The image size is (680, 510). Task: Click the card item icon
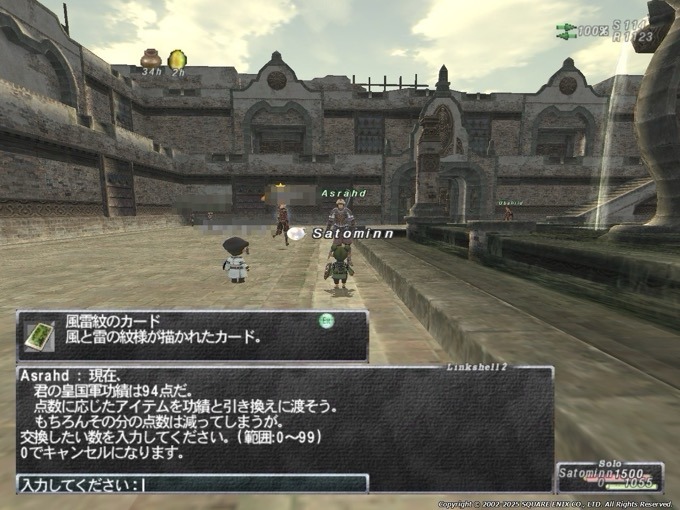click(x=39, y=334)
